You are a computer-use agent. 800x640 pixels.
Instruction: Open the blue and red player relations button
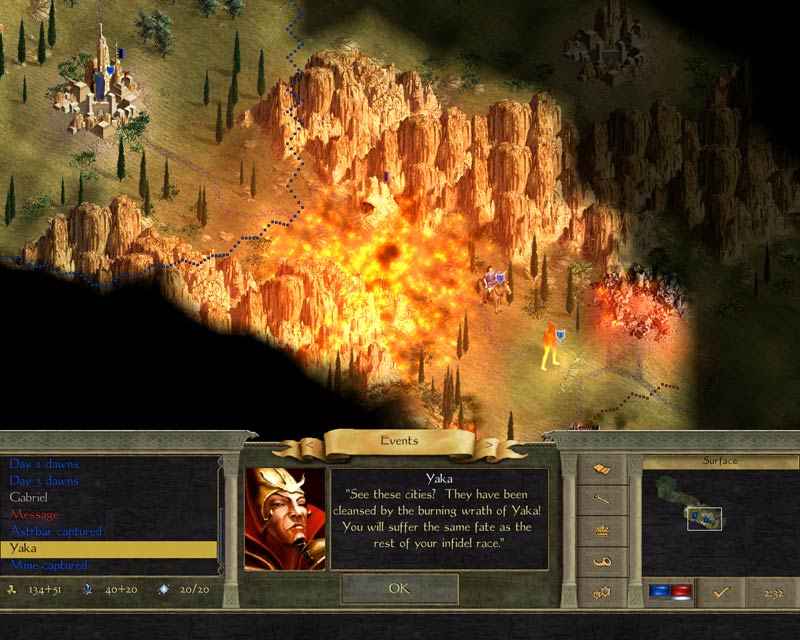[668, 593]
